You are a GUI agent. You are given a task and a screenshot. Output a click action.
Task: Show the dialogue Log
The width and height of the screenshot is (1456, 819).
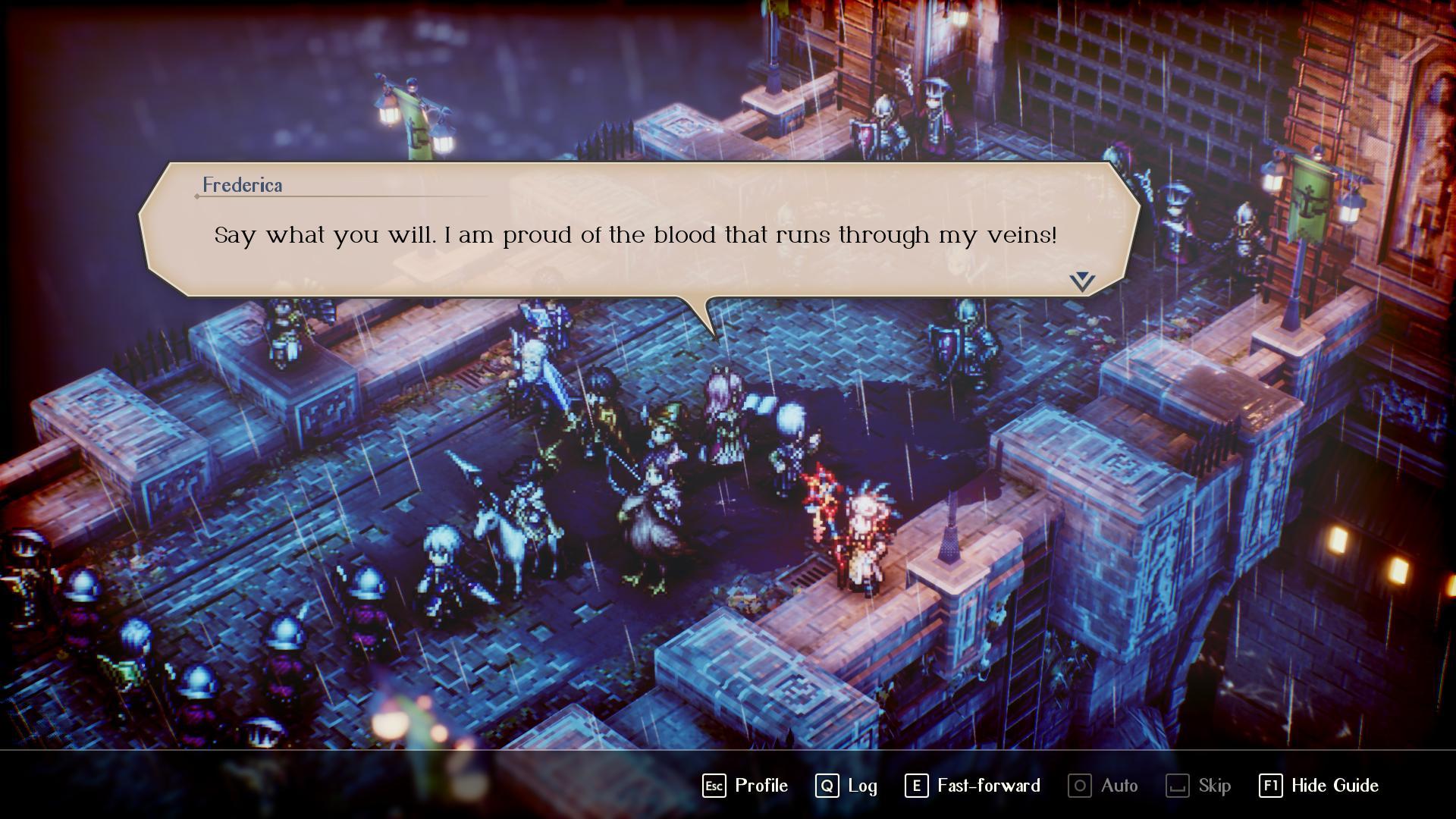point(846,786)
